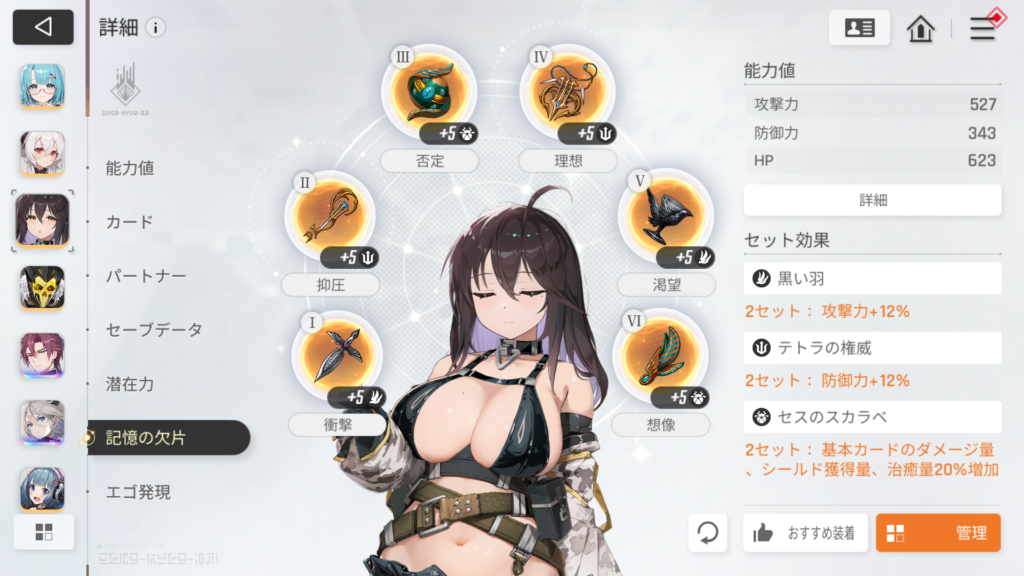Image resolution: width=1024 pixels, height=576 pixels.
Task: Choose memory fragment slot III 否定
Action: coord(429,91)
